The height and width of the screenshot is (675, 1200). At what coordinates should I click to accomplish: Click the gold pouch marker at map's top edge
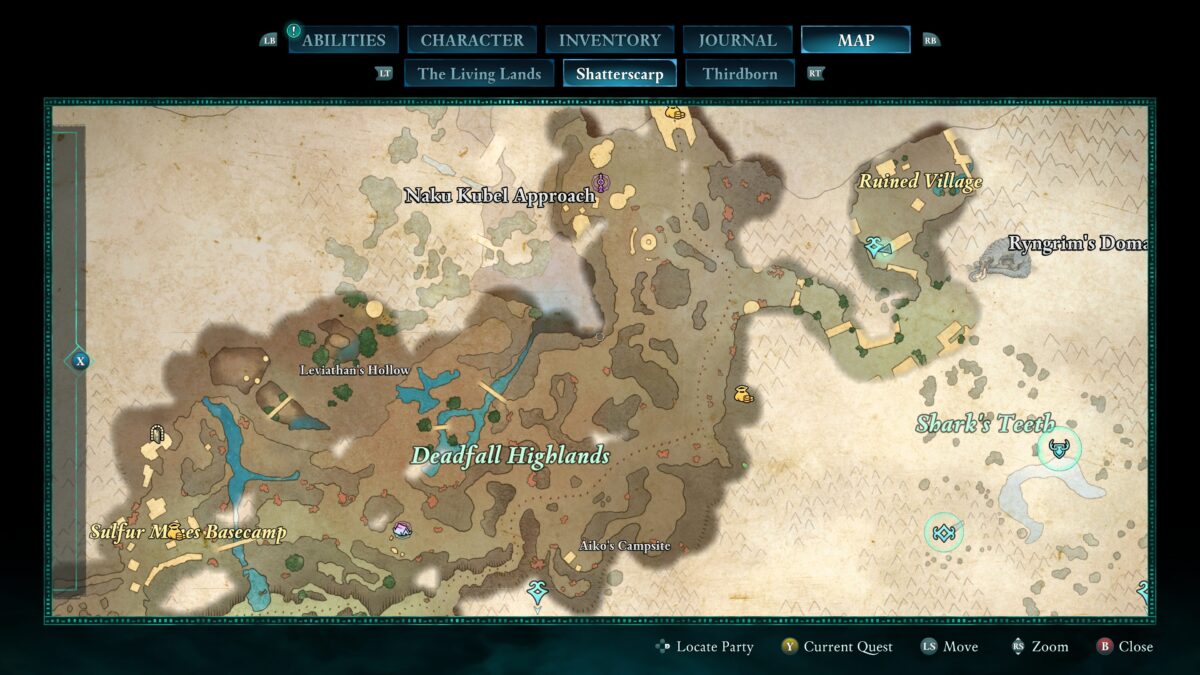674,113
